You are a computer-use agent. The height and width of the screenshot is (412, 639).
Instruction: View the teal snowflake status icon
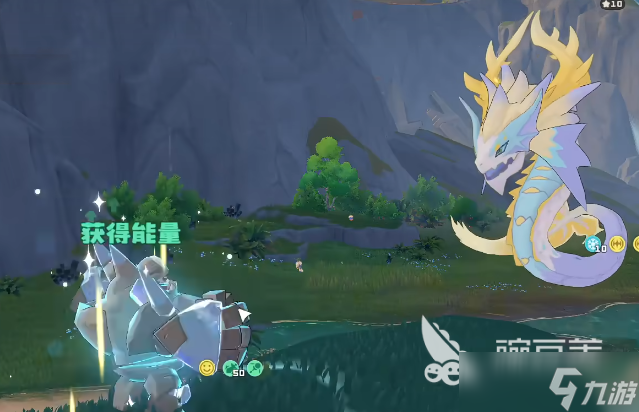click(x=594, y=242)
